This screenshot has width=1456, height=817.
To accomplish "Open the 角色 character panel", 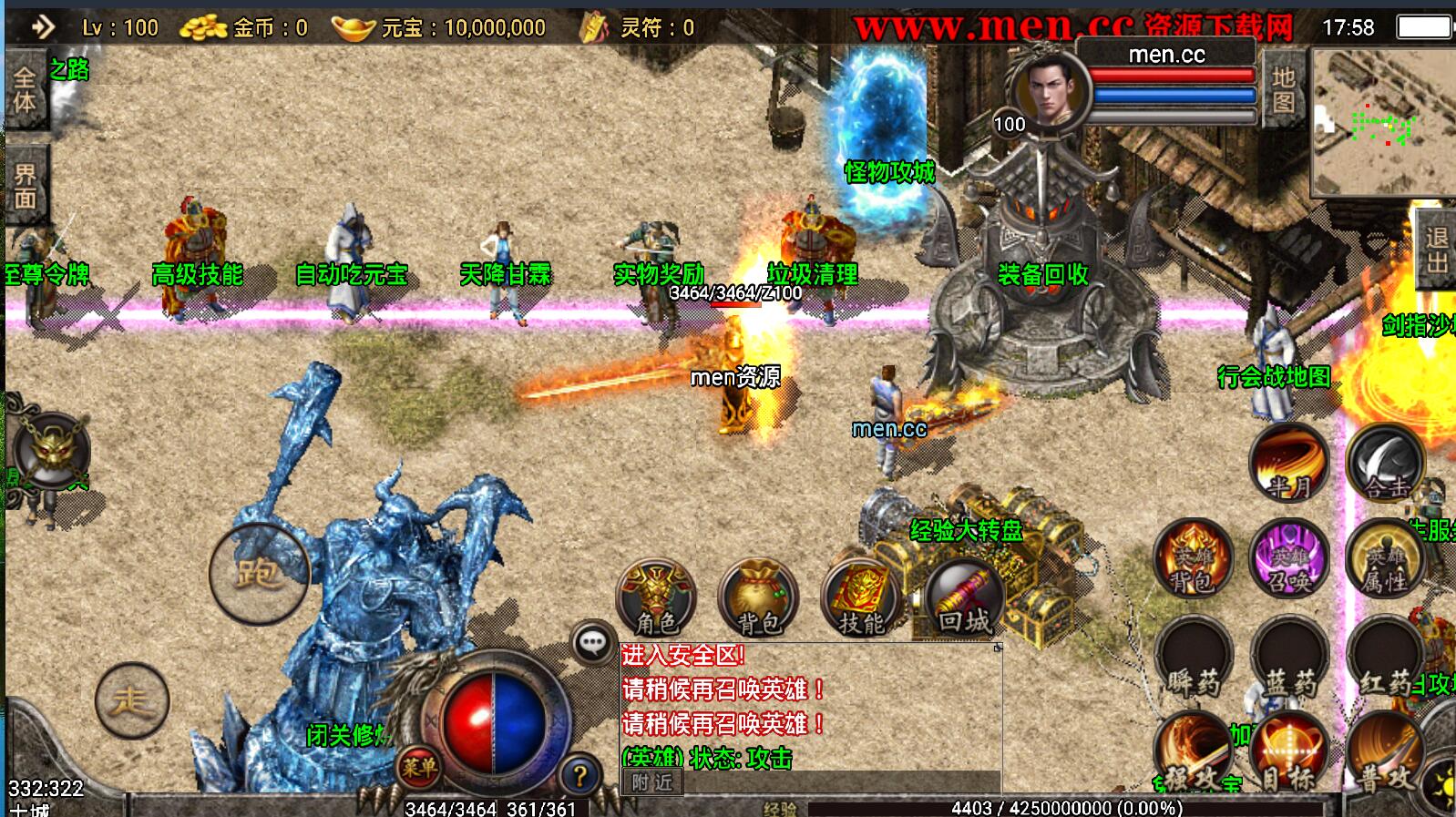I will [x=656, y=598].
